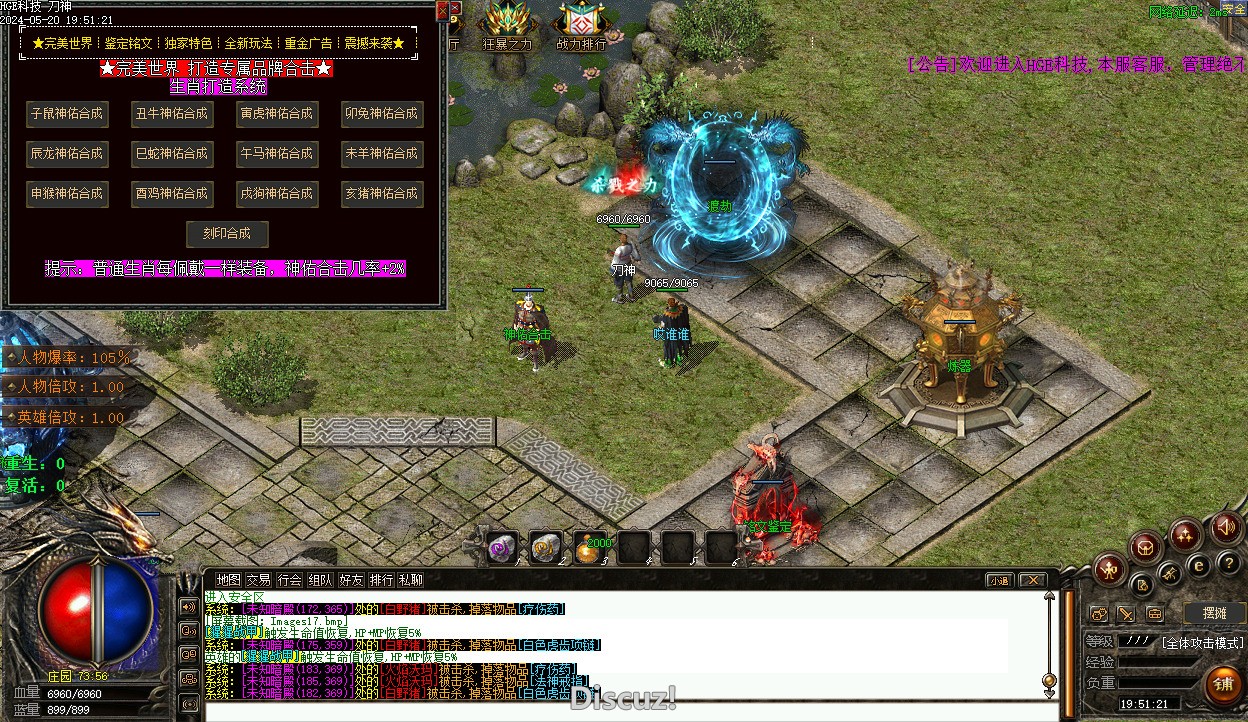Open the round 铺 shop button
This screenshot has width=1248, height=722.
1222,685
